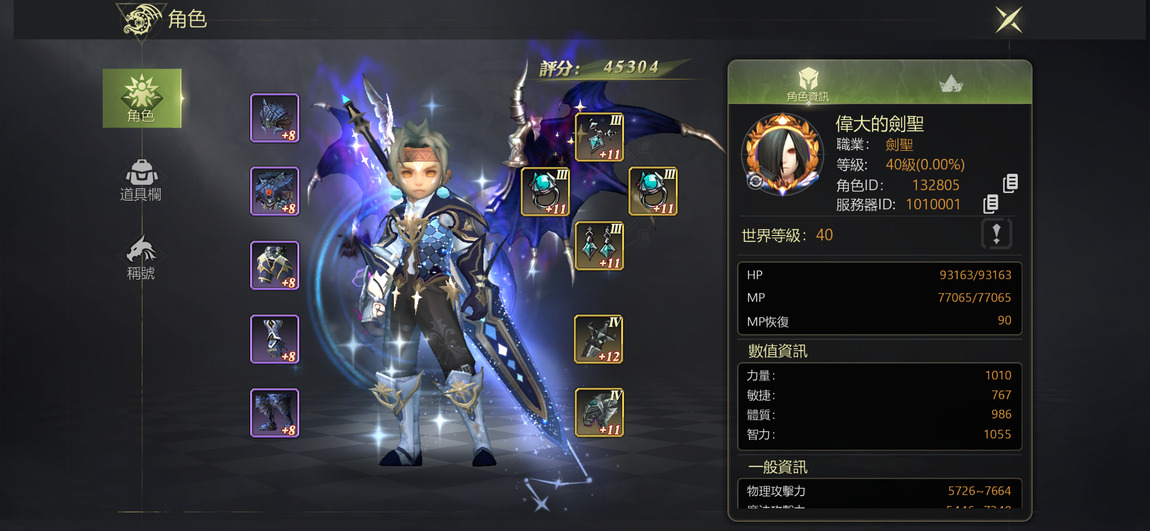Choose the +11 tier IV gauntlet slot
This screenshot has width=1150, height=531.
[598, 412]
